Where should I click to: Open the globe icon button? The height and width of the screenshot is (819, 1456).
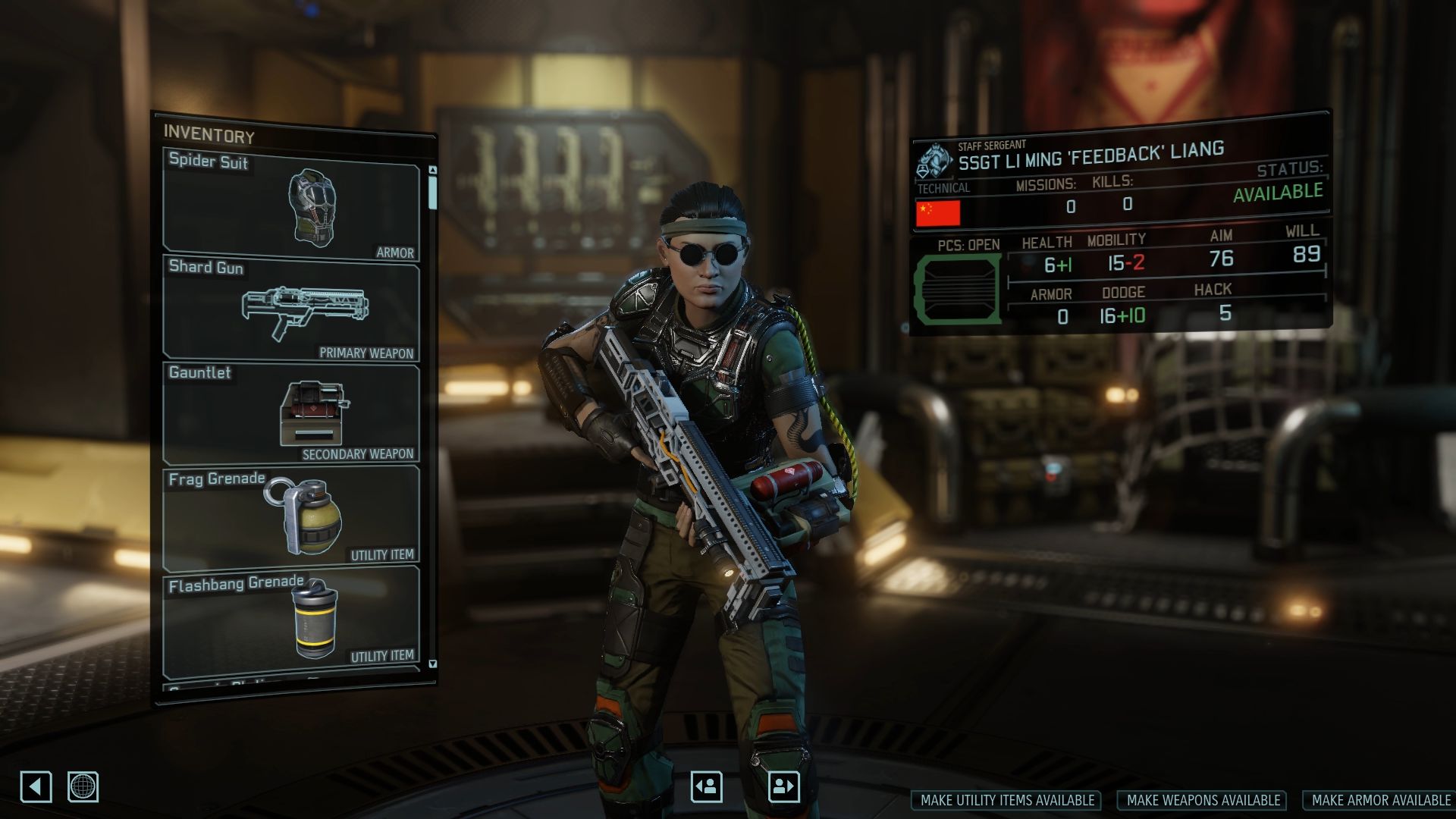pyautogui.click(x=83, y=786)
